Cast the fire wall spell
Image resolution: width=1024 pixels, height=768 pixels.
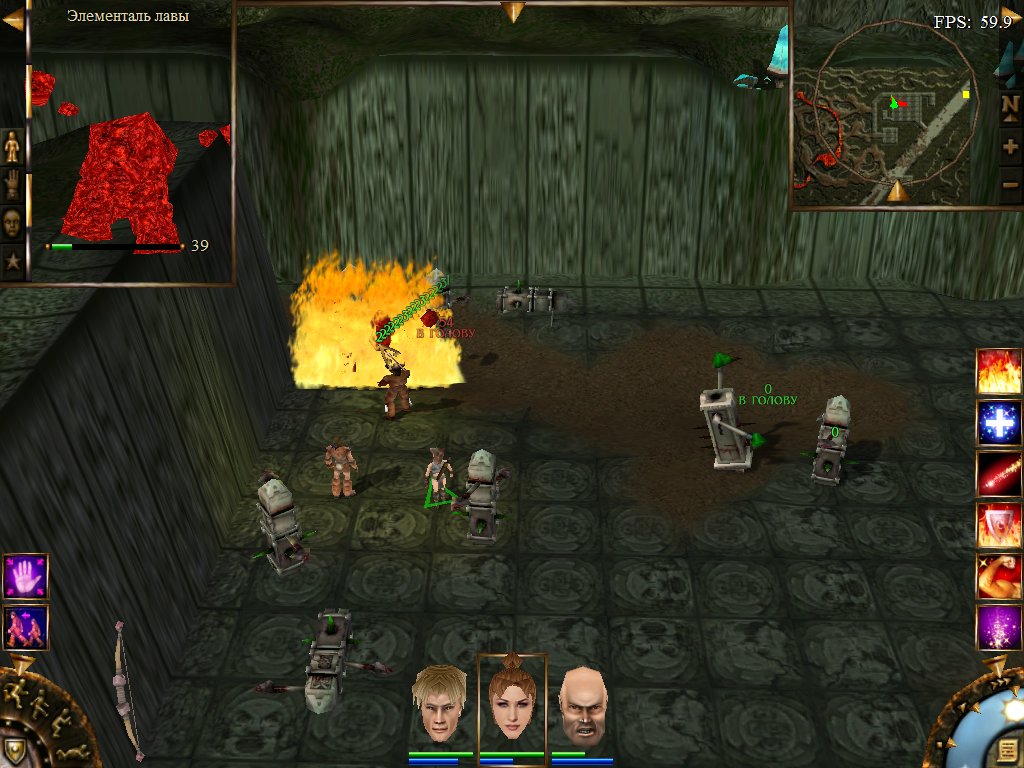click(x=999, y=372)
